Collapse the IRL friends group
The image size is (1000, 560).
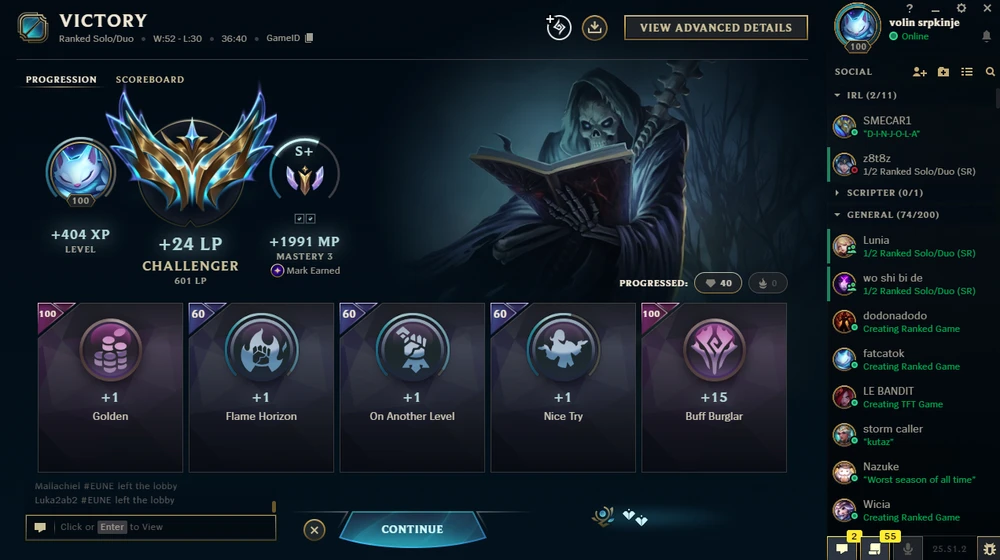pos(837,95)
